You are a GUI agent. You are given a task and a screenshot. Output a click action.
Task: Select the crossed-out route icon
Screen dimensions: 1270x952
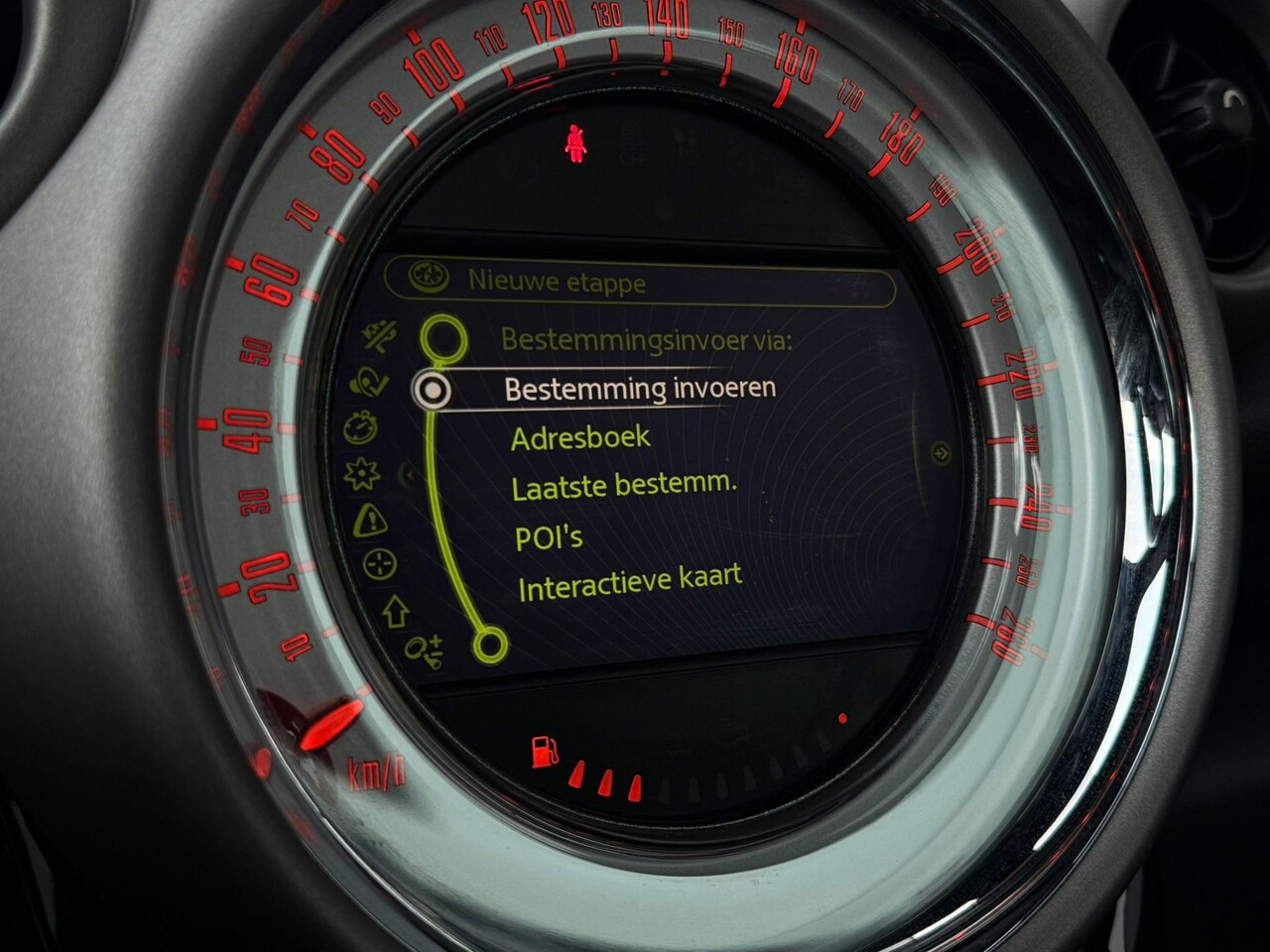pos(382,335)
